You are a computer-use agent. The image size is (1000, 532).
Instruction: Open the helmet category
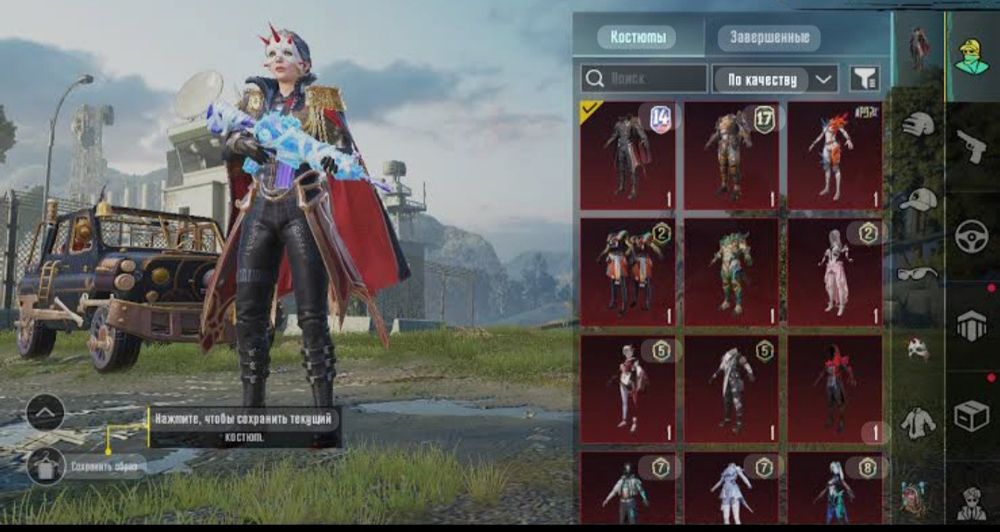click(917, 124)
